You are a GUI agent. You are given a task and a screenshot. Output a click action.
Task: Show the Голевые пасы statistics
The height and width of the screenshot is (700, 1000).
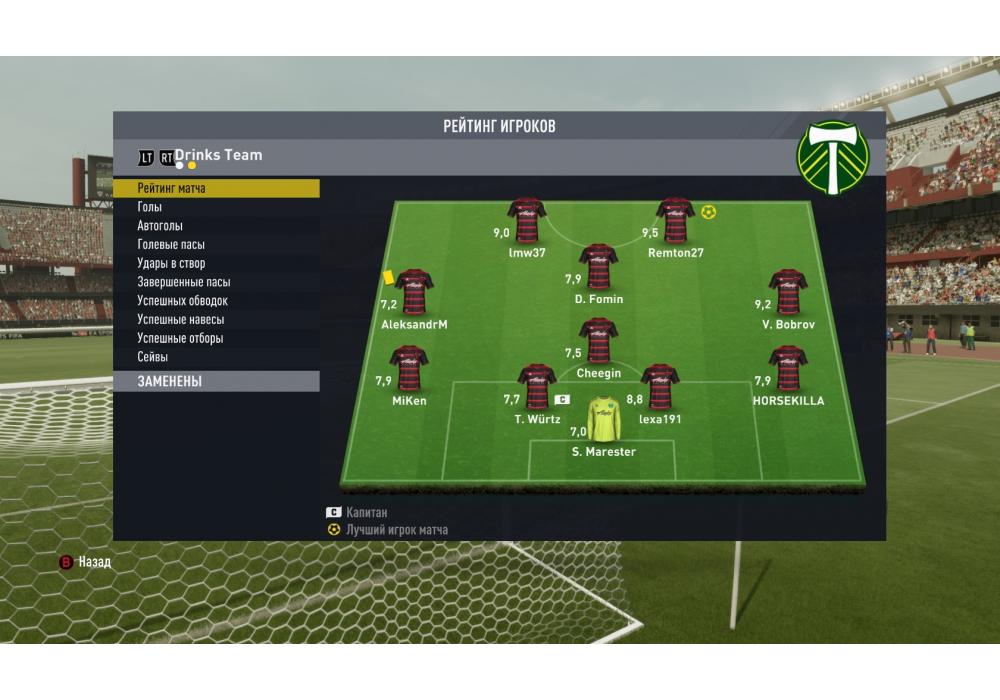click(x=171, y=245)
